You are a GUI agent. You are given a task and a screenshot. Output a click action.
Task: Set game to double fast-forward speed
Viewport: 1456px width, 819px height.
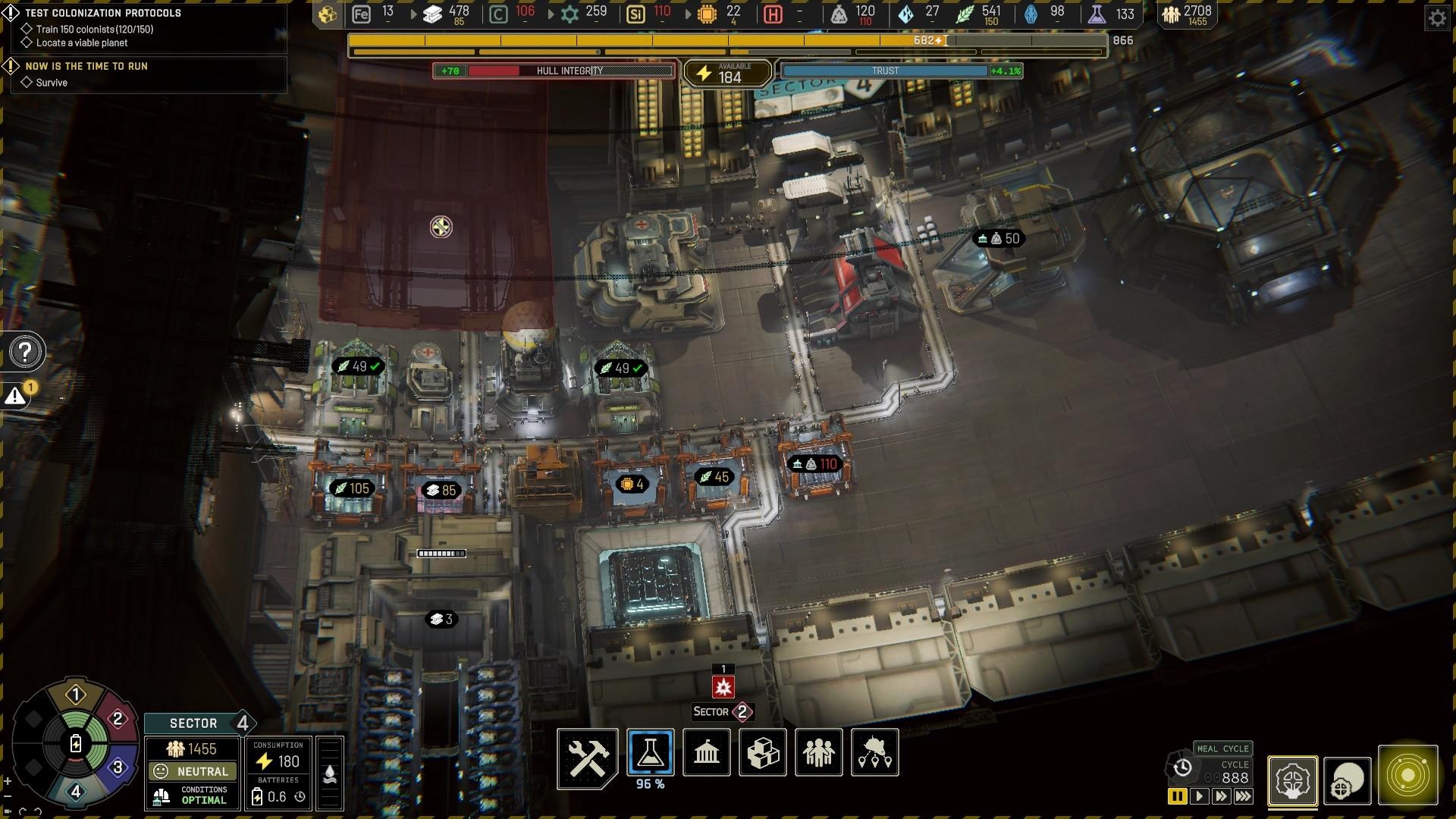point(1220,796)
